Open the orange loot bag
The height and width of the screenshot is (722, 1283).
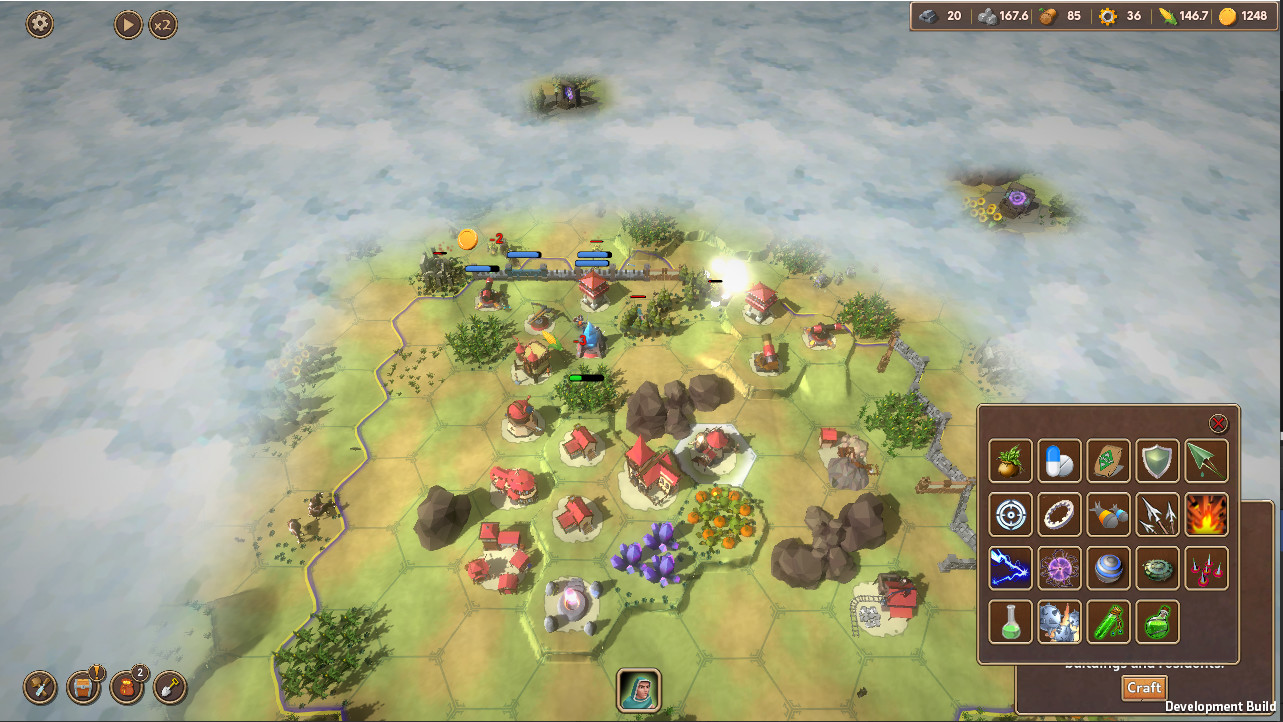click(x=127, y=687)
